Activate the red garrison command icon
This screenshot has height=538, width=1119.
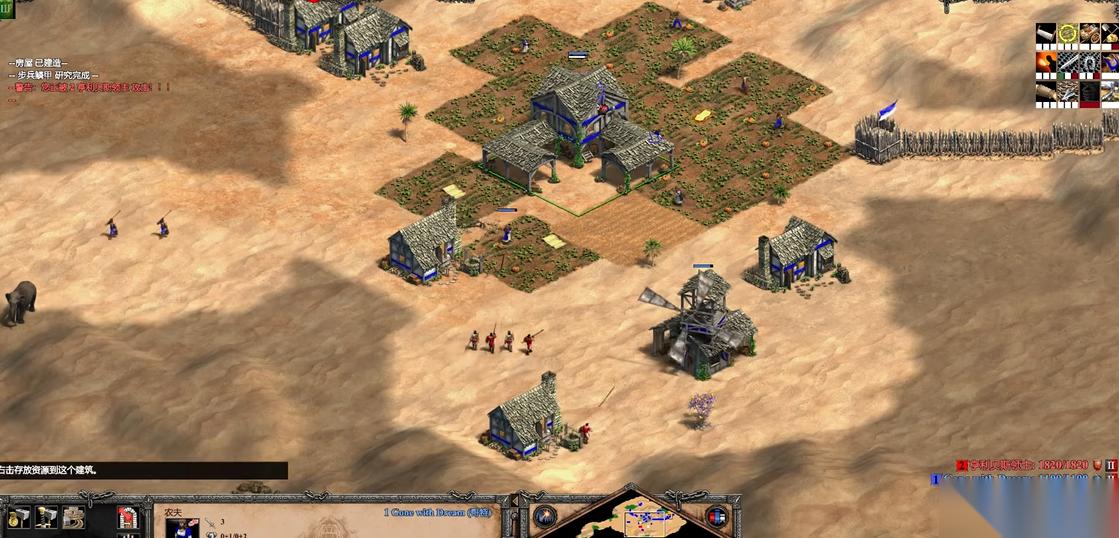coord(128,517)
